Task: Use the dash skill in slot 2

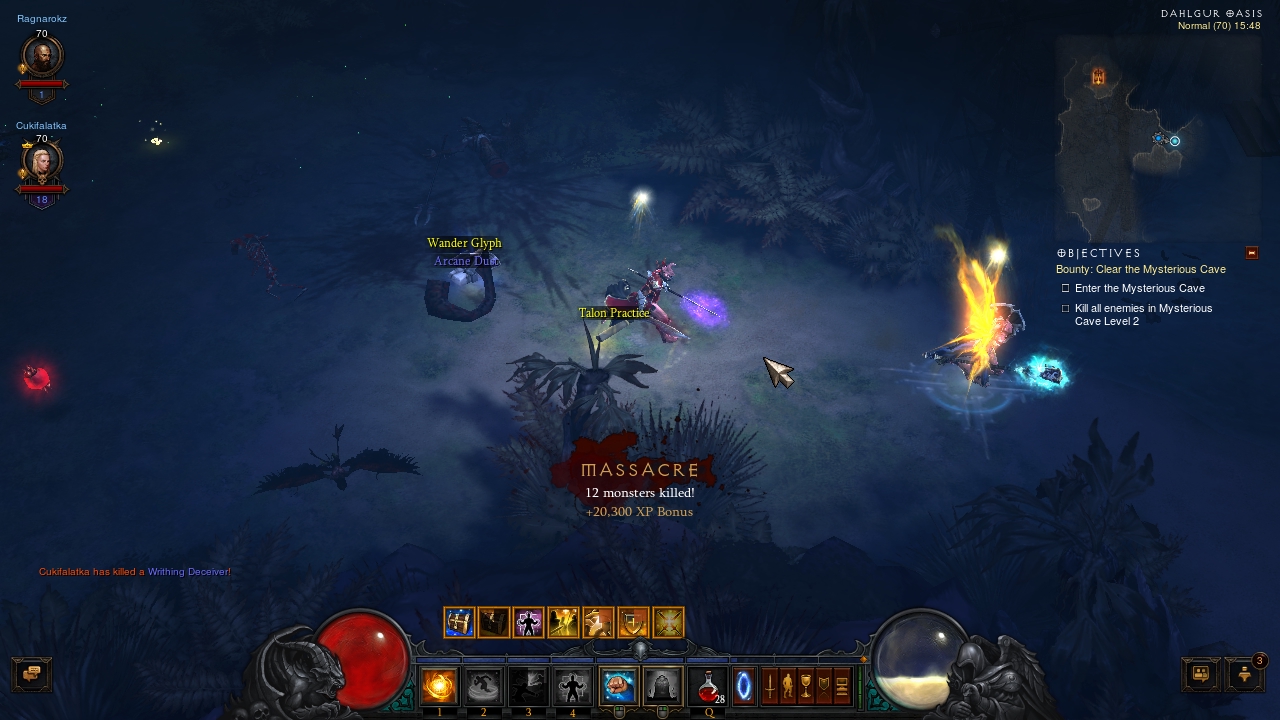Action: click(x=483, y=686)
